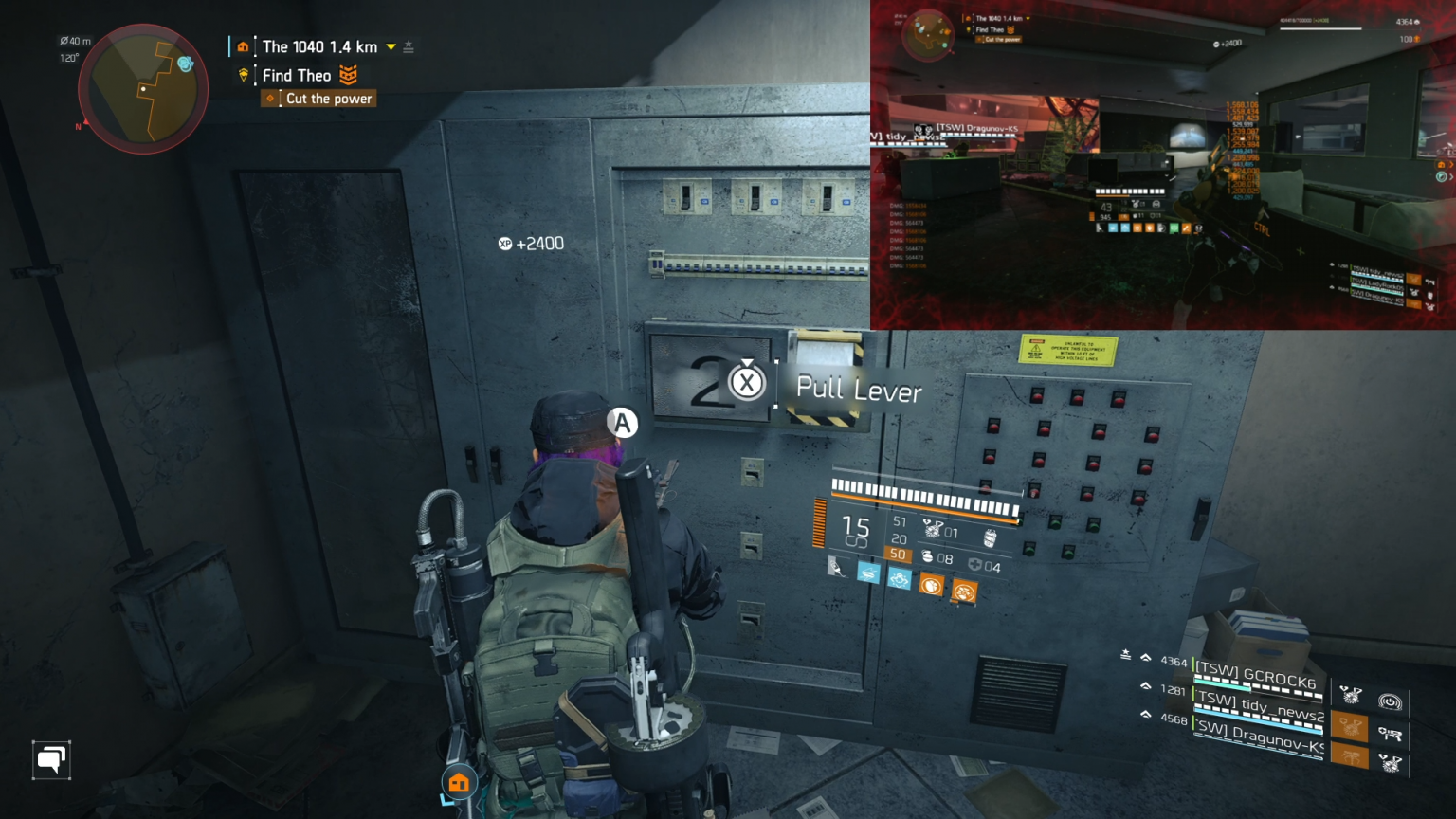Select tidy_news2 in the group list

(1258, 705)
